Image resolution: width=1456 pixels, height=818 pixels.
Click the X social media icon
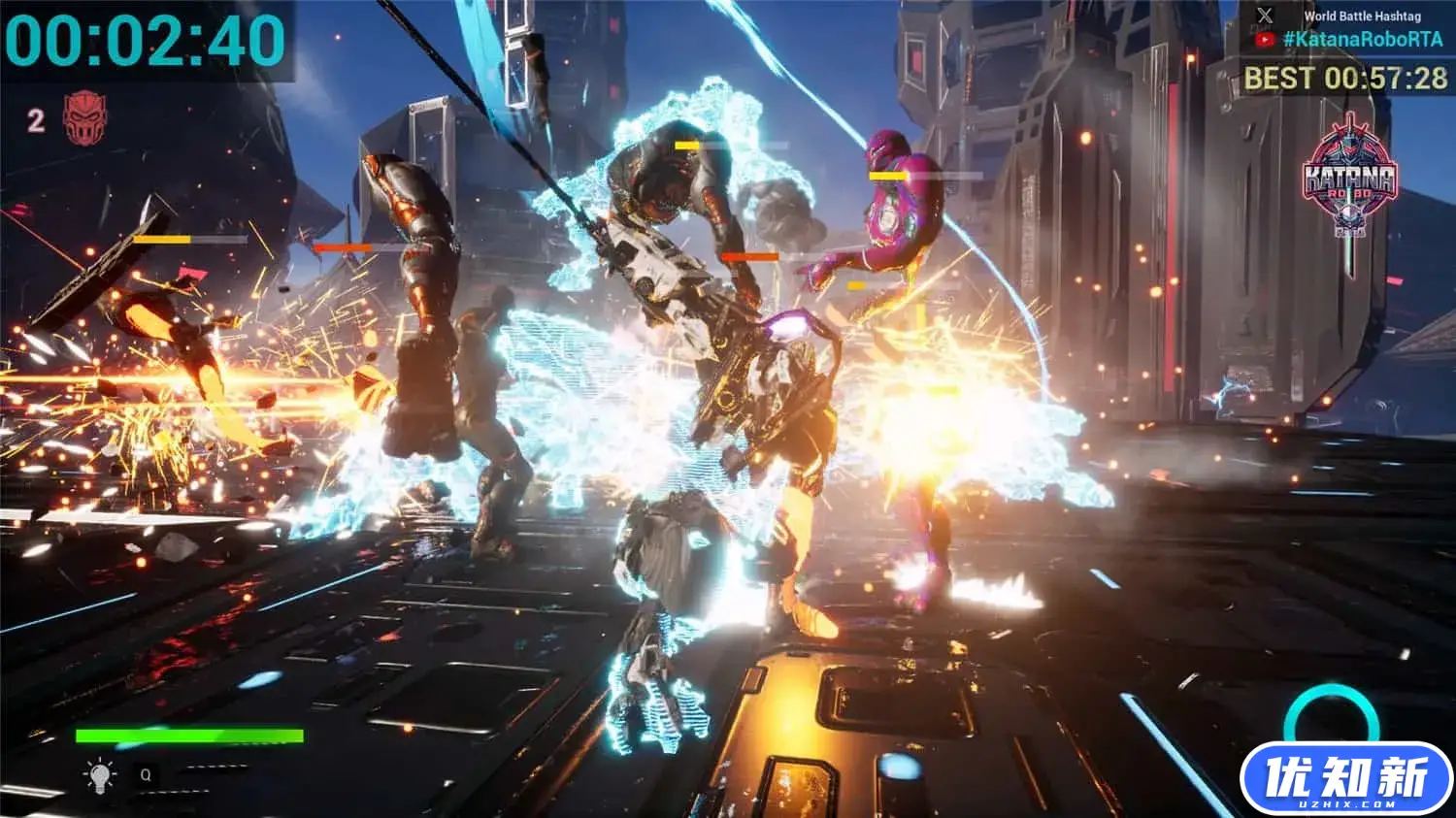[1265, 16]
